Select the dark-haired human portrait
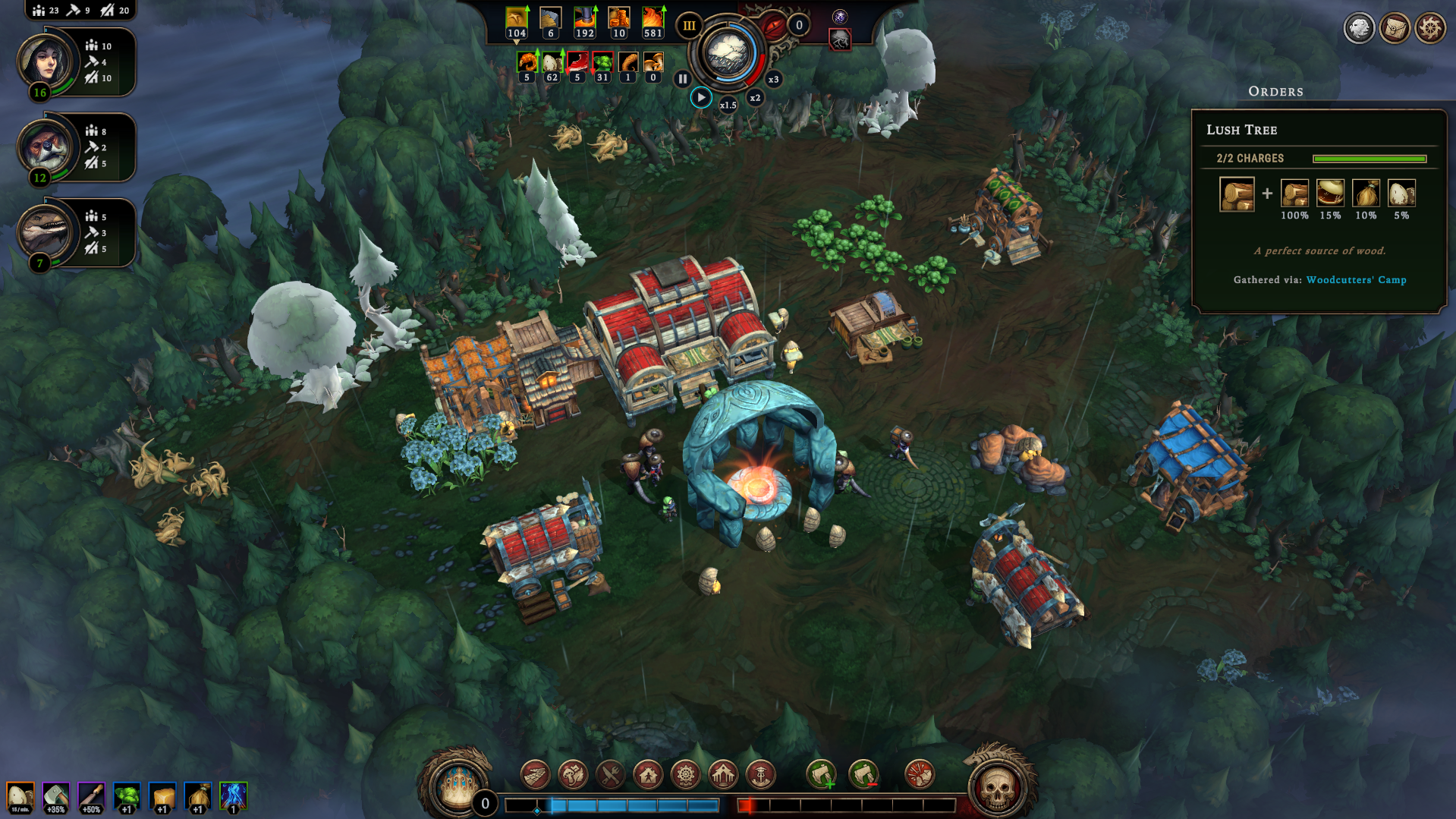This screenshot has height=819, width=1456. tap(46, 61)
